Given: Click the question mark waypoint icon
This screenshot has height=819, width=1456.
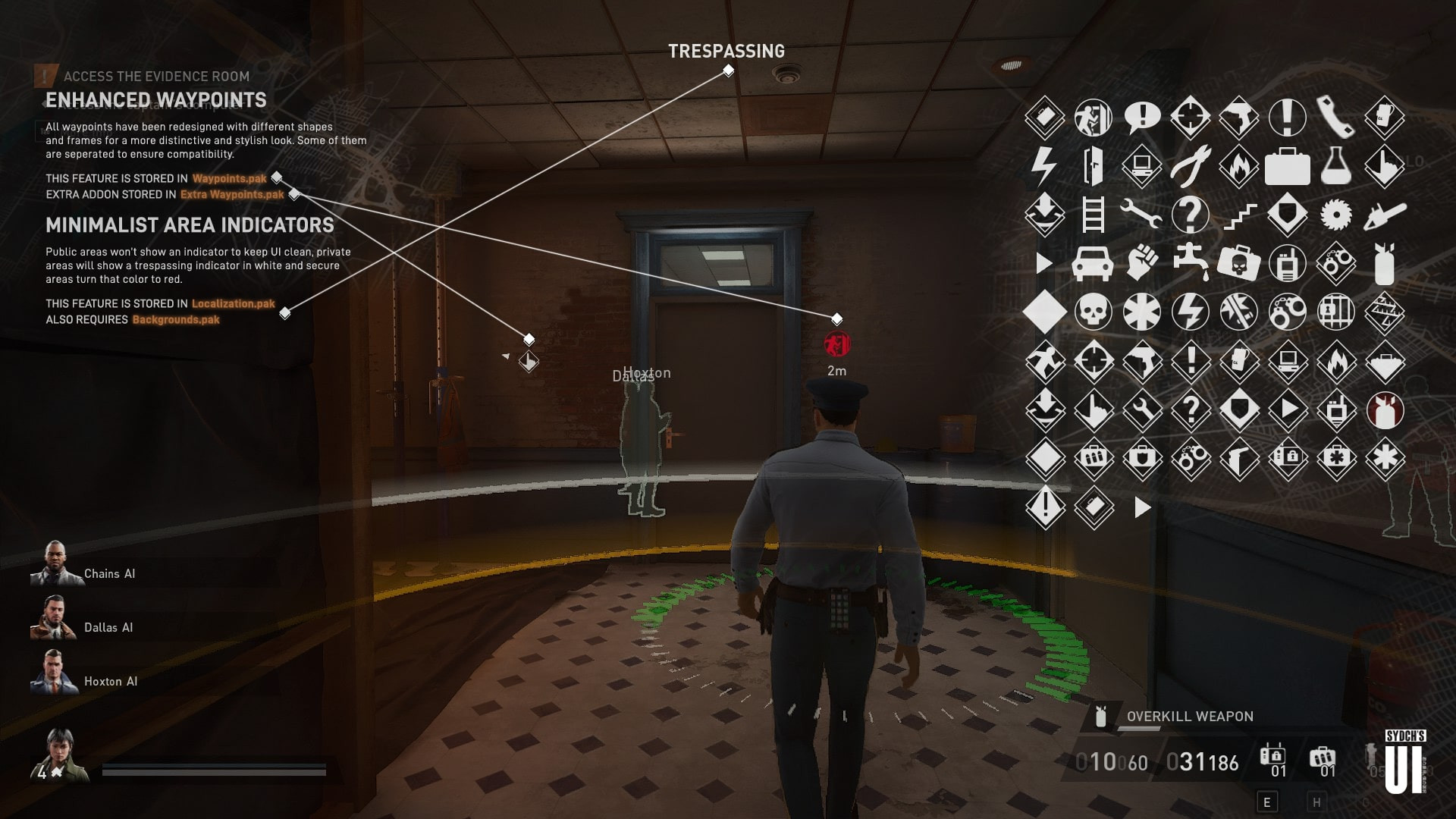Looking at the screenshot, I should click(x=1191, y=214).
